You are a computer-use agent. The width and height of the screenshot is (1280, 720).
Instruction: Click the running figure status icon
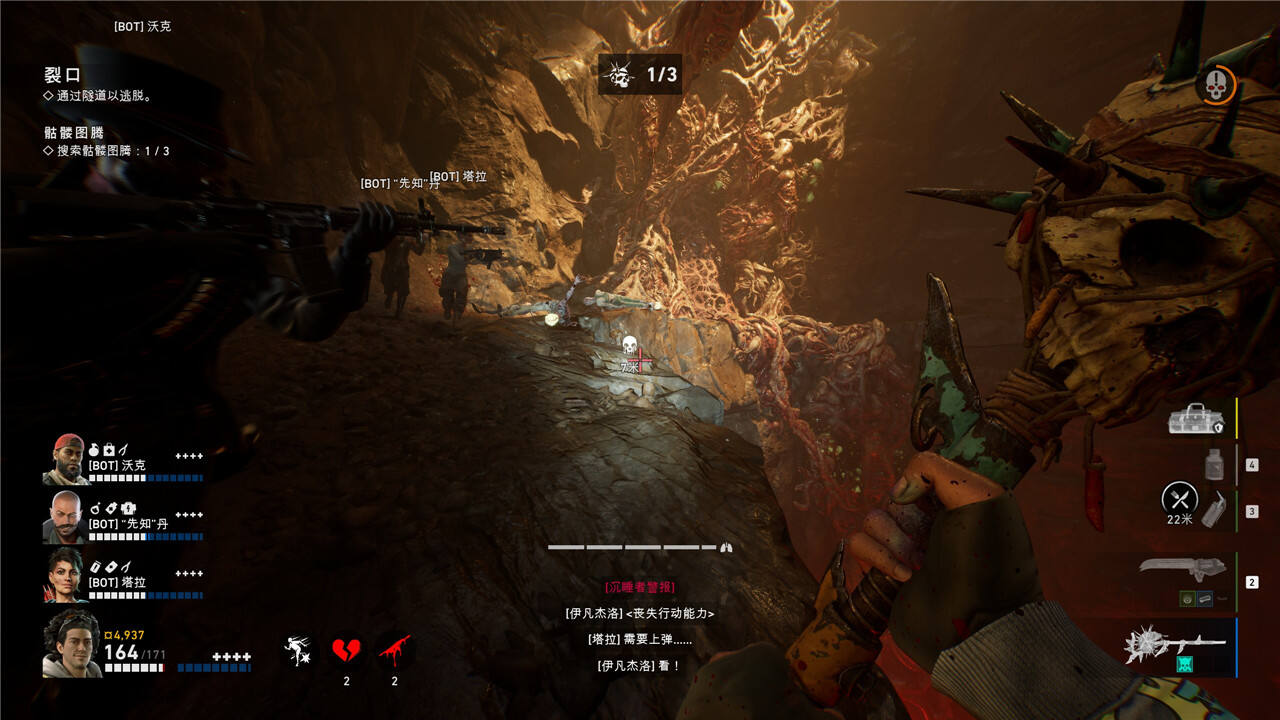coord(297,651)
